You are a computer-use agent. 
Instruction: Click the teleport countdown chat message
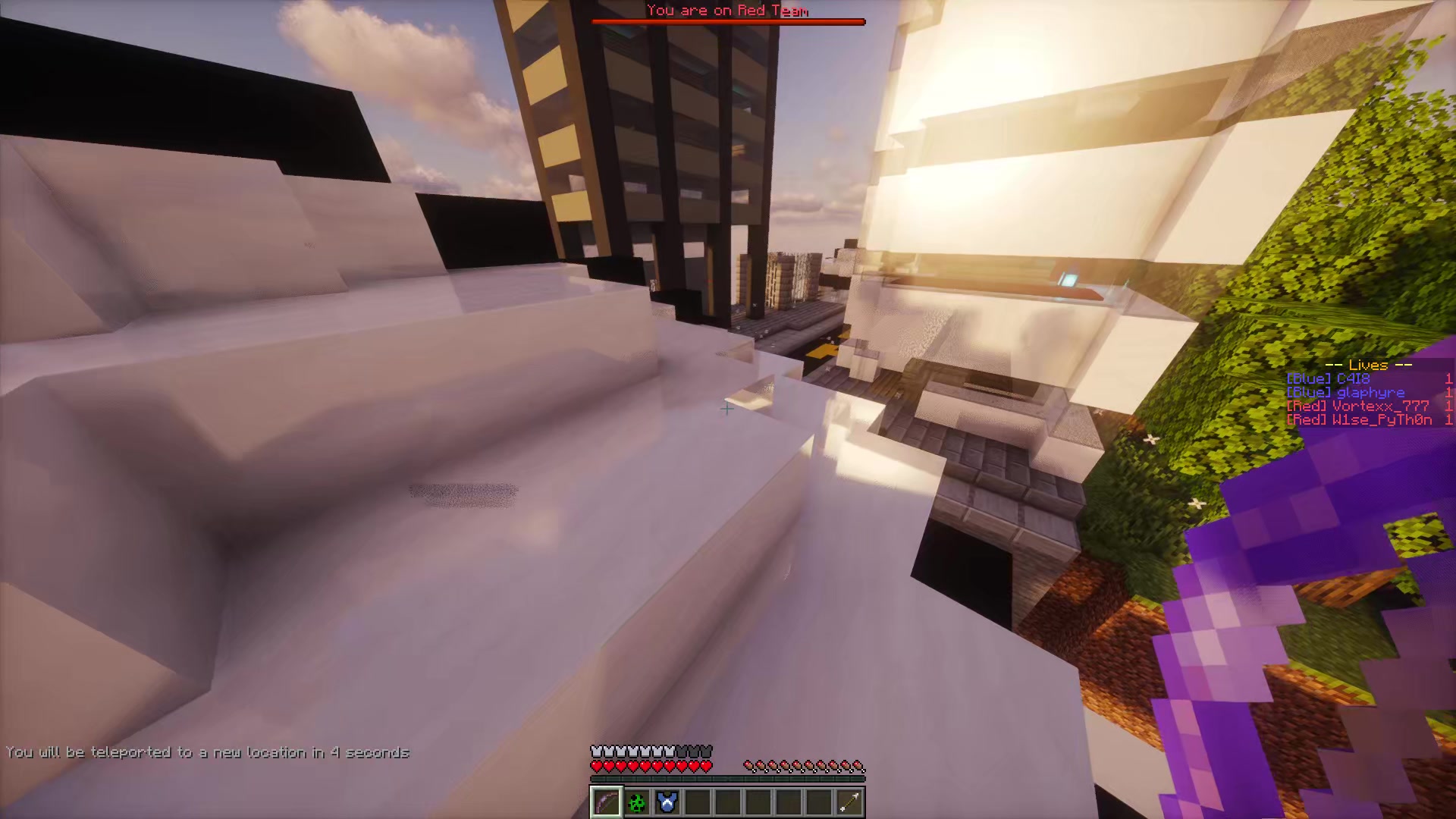[211, 753]
